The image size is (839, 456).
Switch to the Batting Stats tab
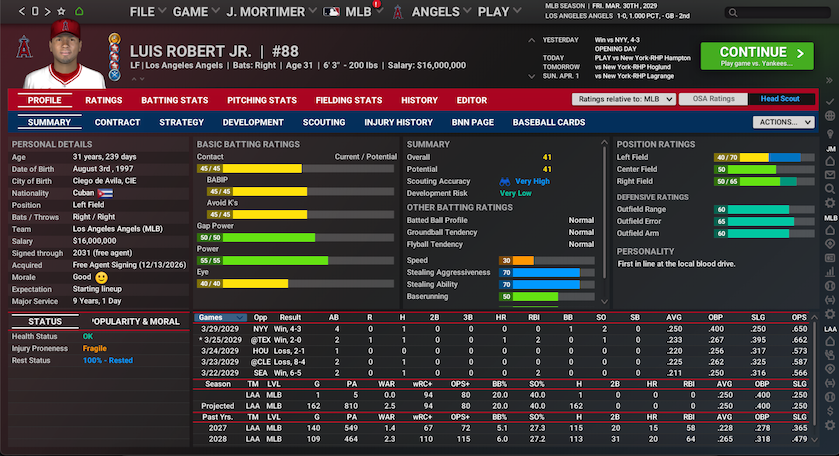[174, 100]
